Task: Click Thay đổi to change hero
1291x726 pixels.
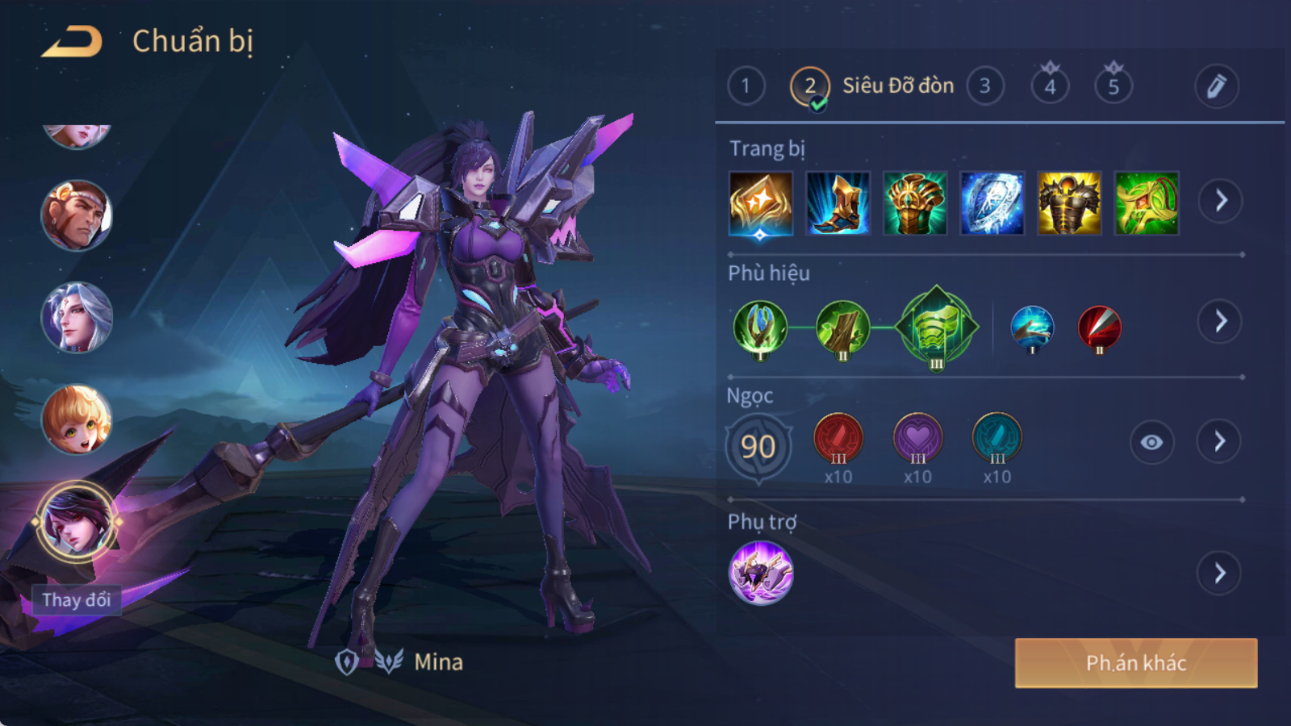Action: click(76, 600)
